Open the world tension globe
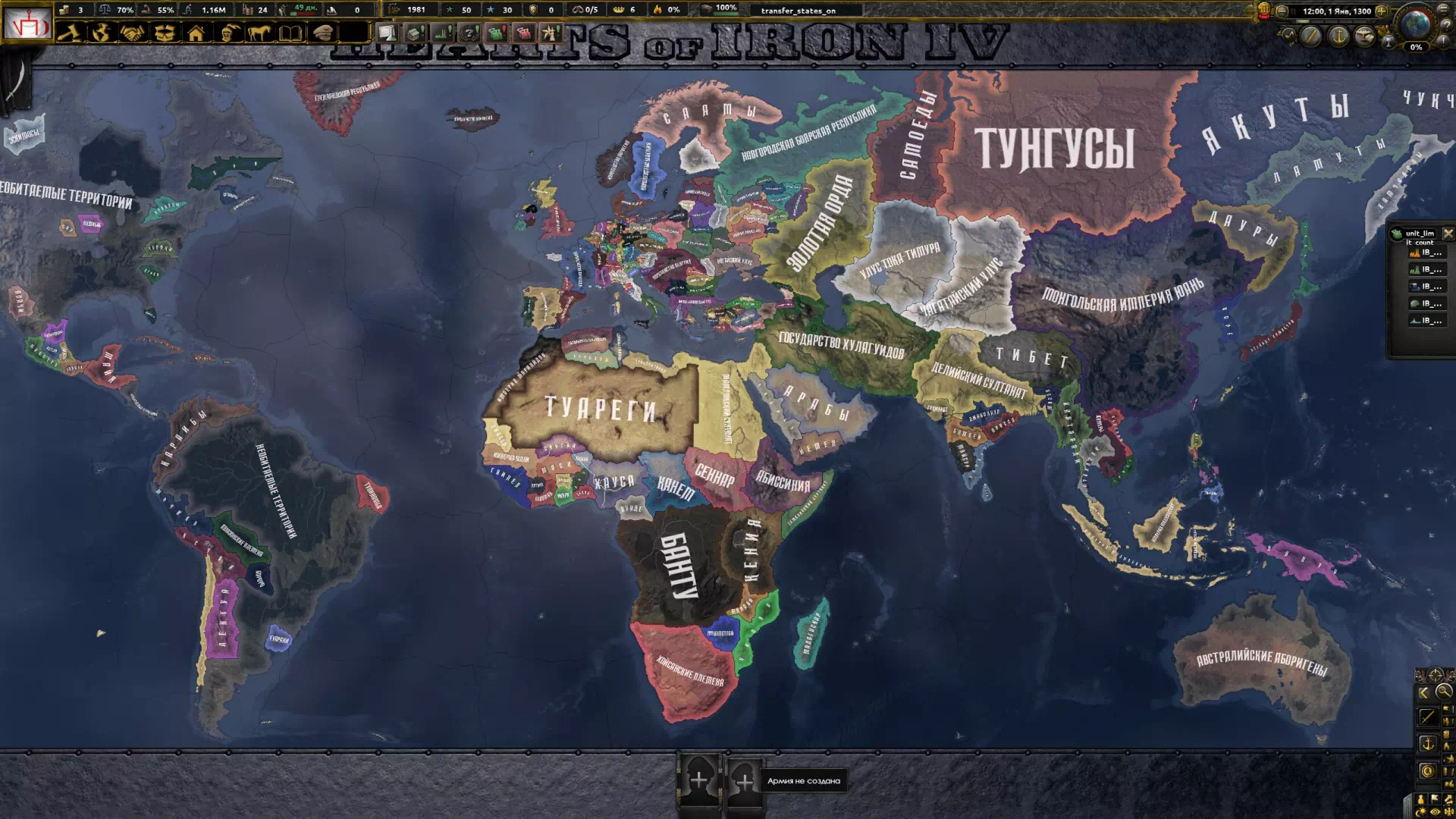This screenshot has width=1456, height=819. [1415, 26]
